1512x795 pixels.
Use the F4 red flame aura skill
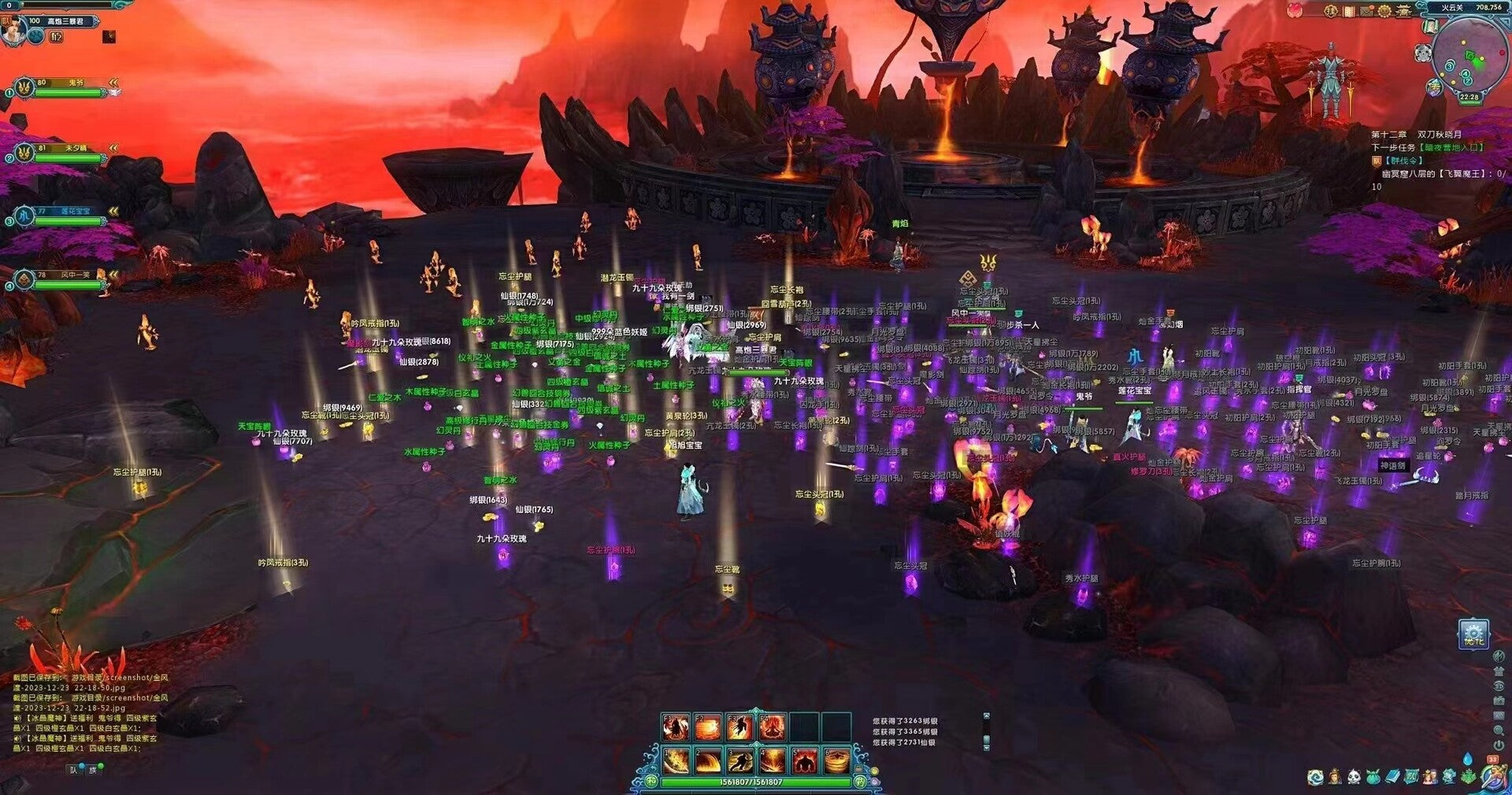click(x=772, y=727)
